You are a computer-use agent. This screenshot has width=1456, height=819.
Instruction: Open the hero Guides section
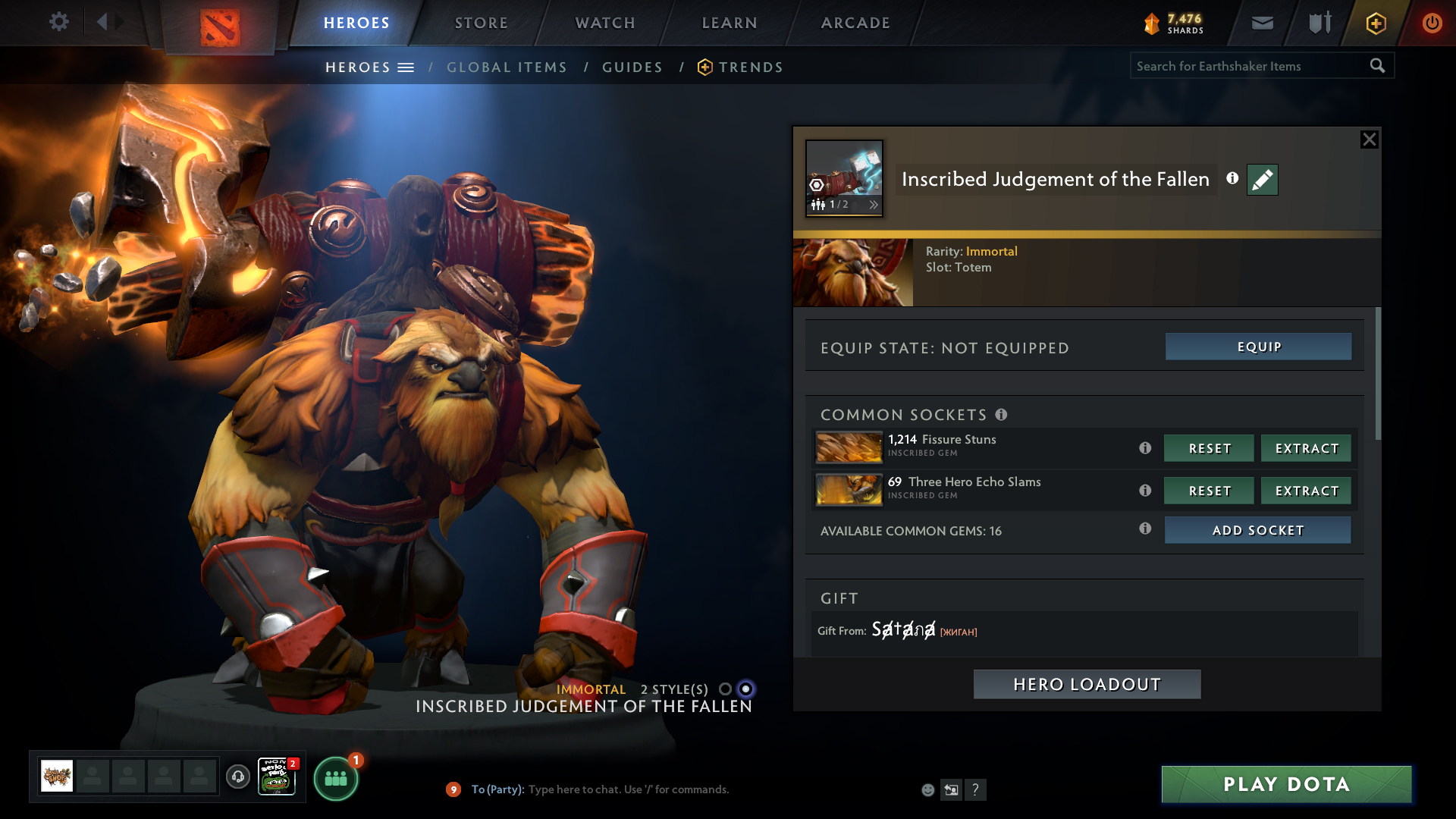[x=632, y=67]
